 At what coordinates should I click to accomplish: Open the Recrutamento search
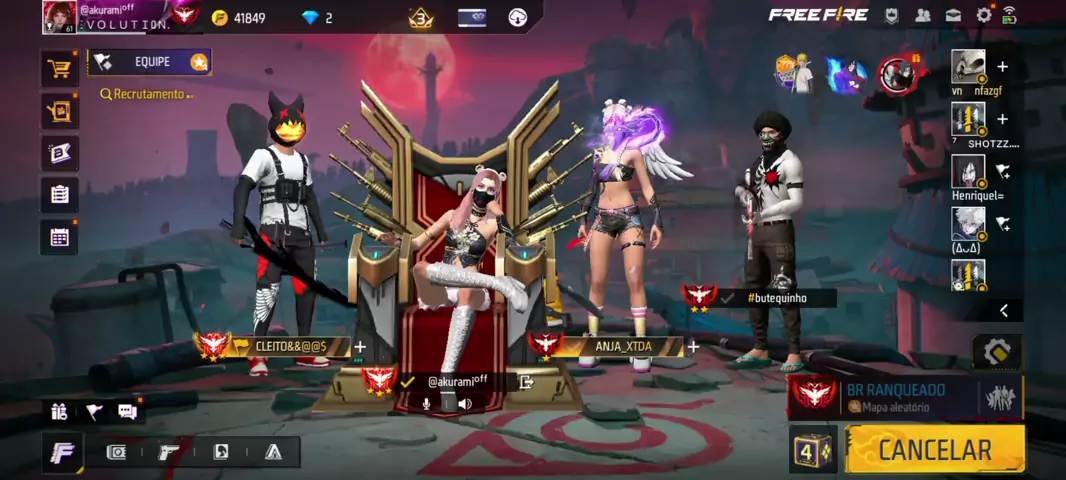(144, 94)
